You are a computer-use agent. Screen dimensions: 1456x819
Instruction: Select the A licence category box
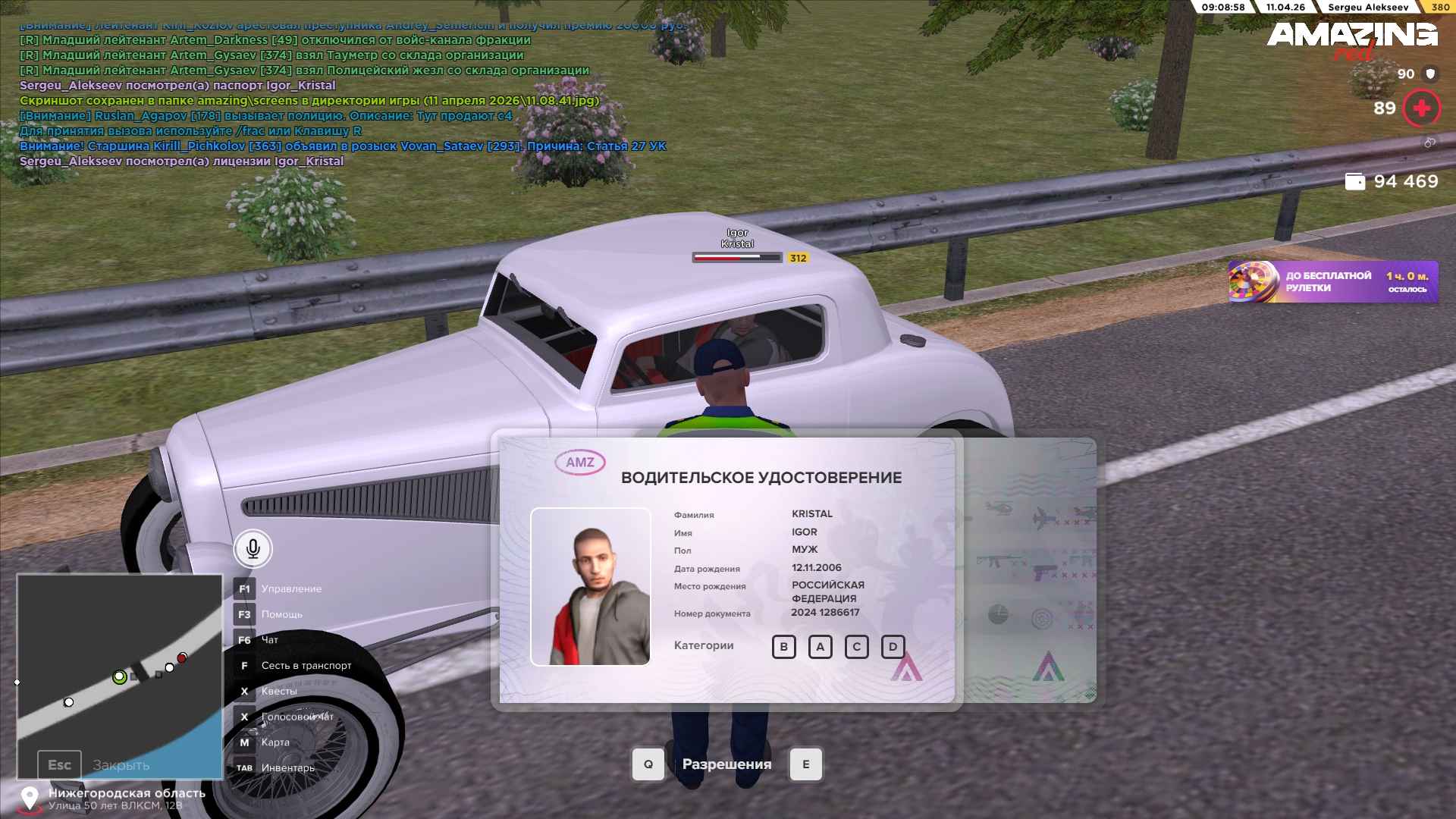tap(820, 647)
